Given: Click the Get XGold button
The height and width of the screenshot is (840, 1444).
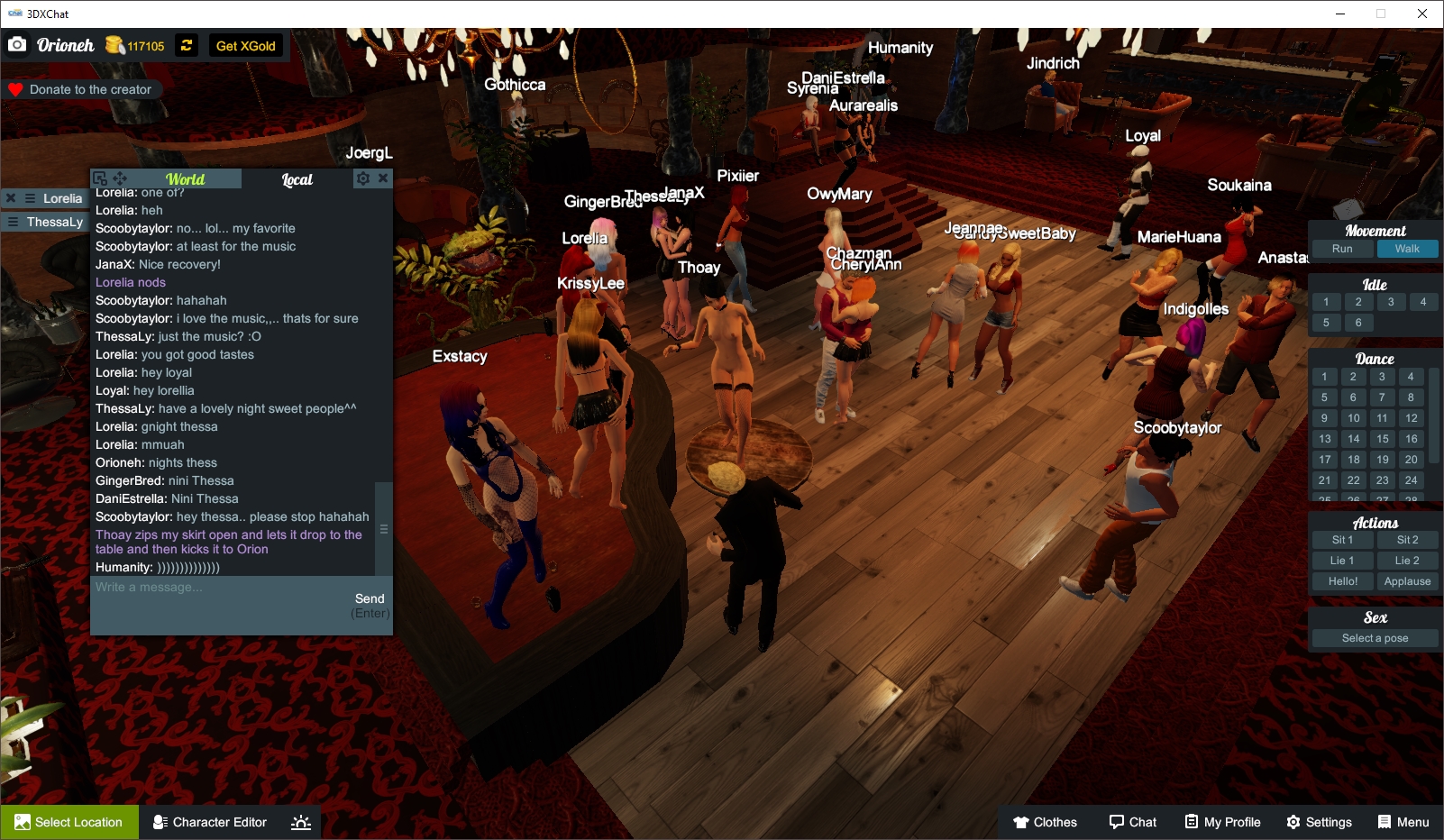Looking at the screenshot, I should (x=245, y=45).
